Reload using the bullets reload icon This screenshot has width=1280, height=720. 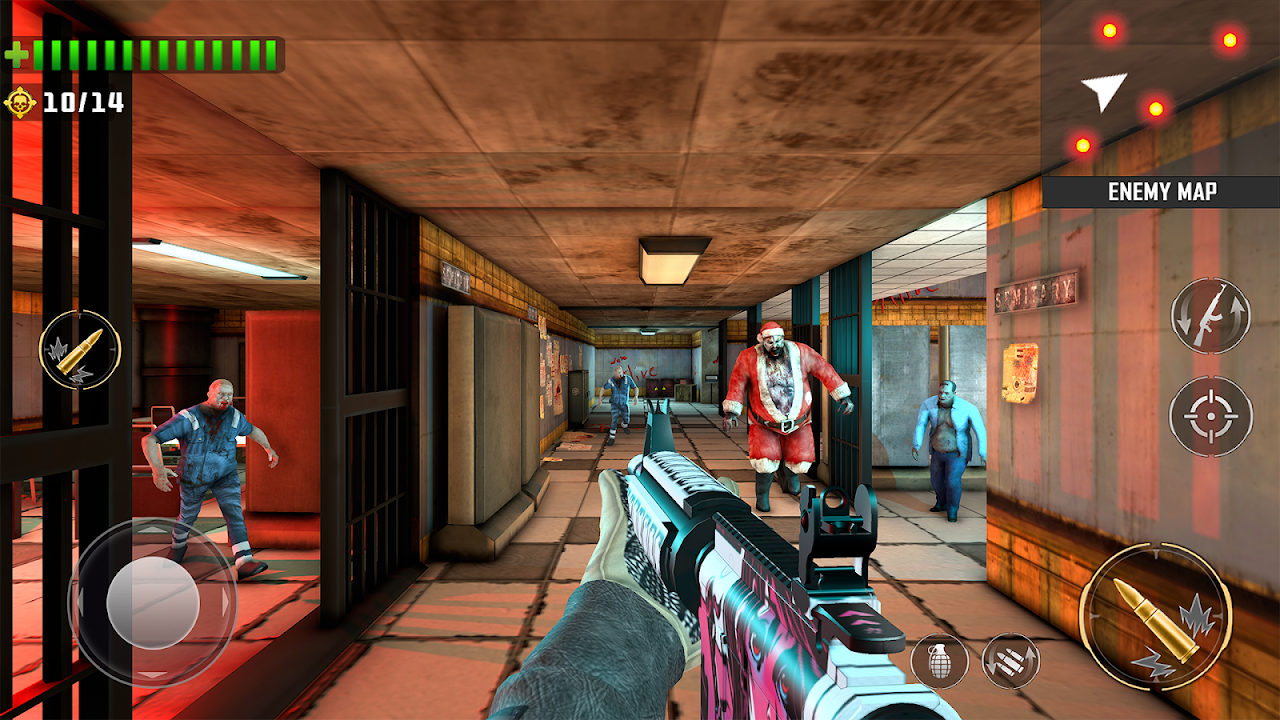(x=1010, y=661)
